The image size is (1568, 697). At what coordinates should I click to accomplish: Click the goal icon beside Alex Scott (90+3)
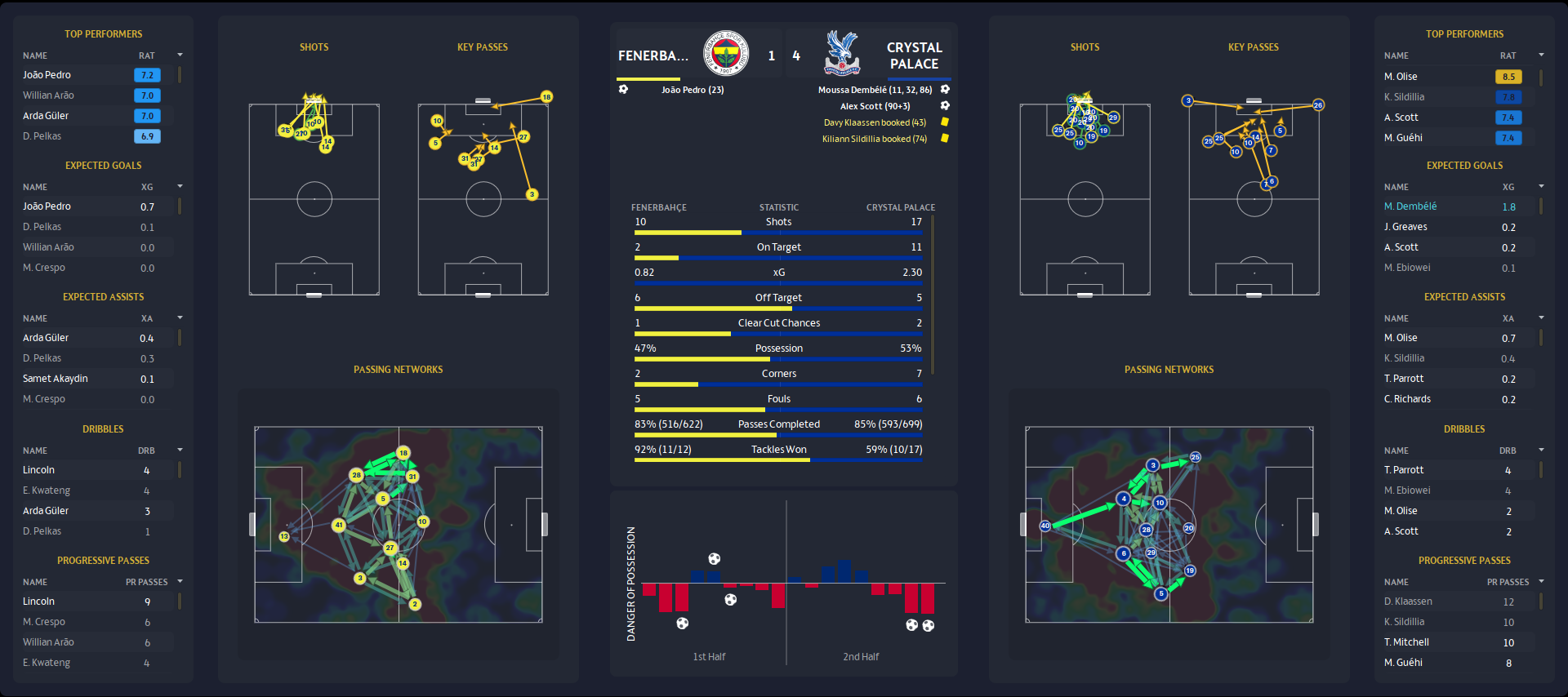[x=945, y=106]
